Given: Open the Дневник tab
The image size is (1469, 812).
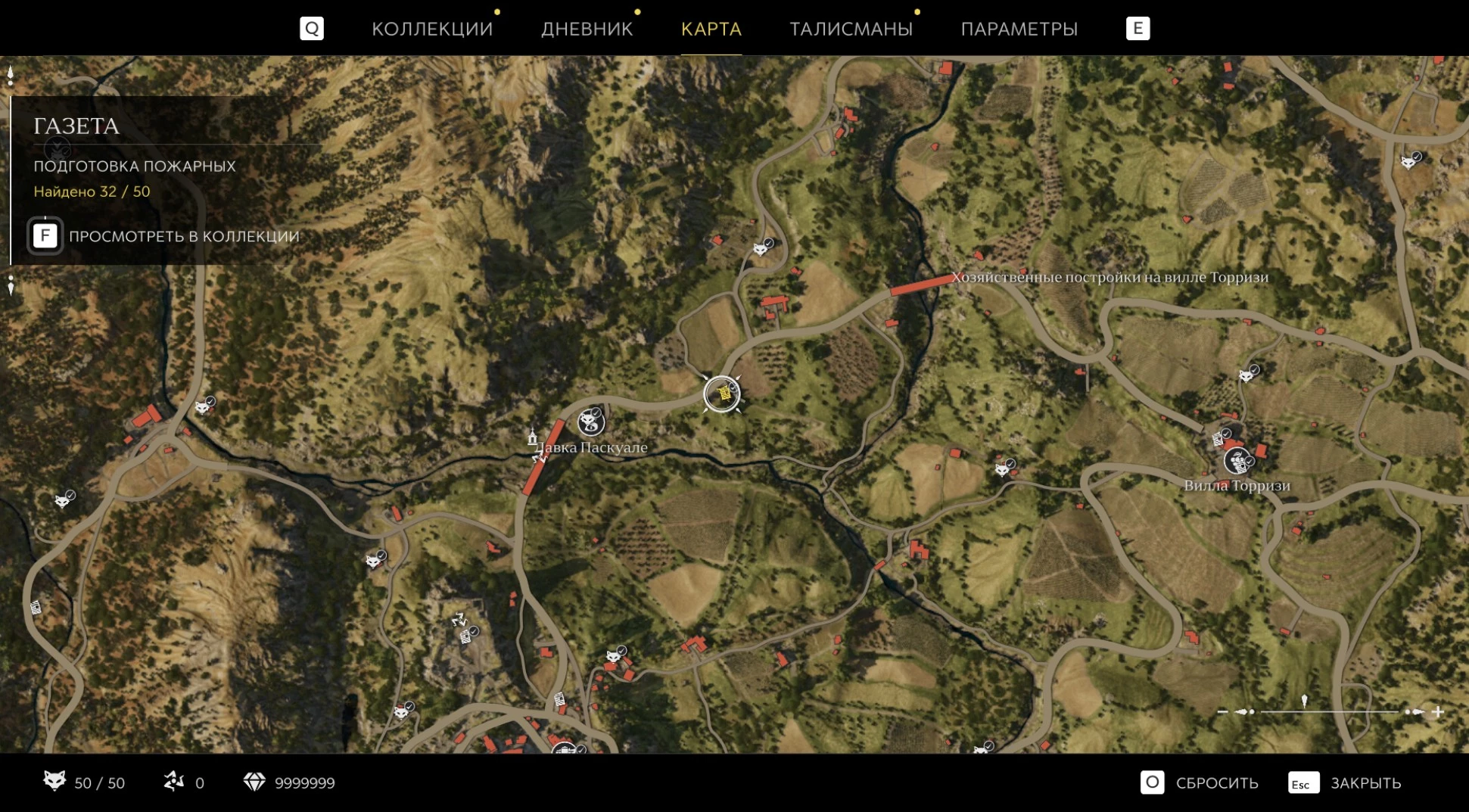Looking at the screenshot, I should point(587,29).
